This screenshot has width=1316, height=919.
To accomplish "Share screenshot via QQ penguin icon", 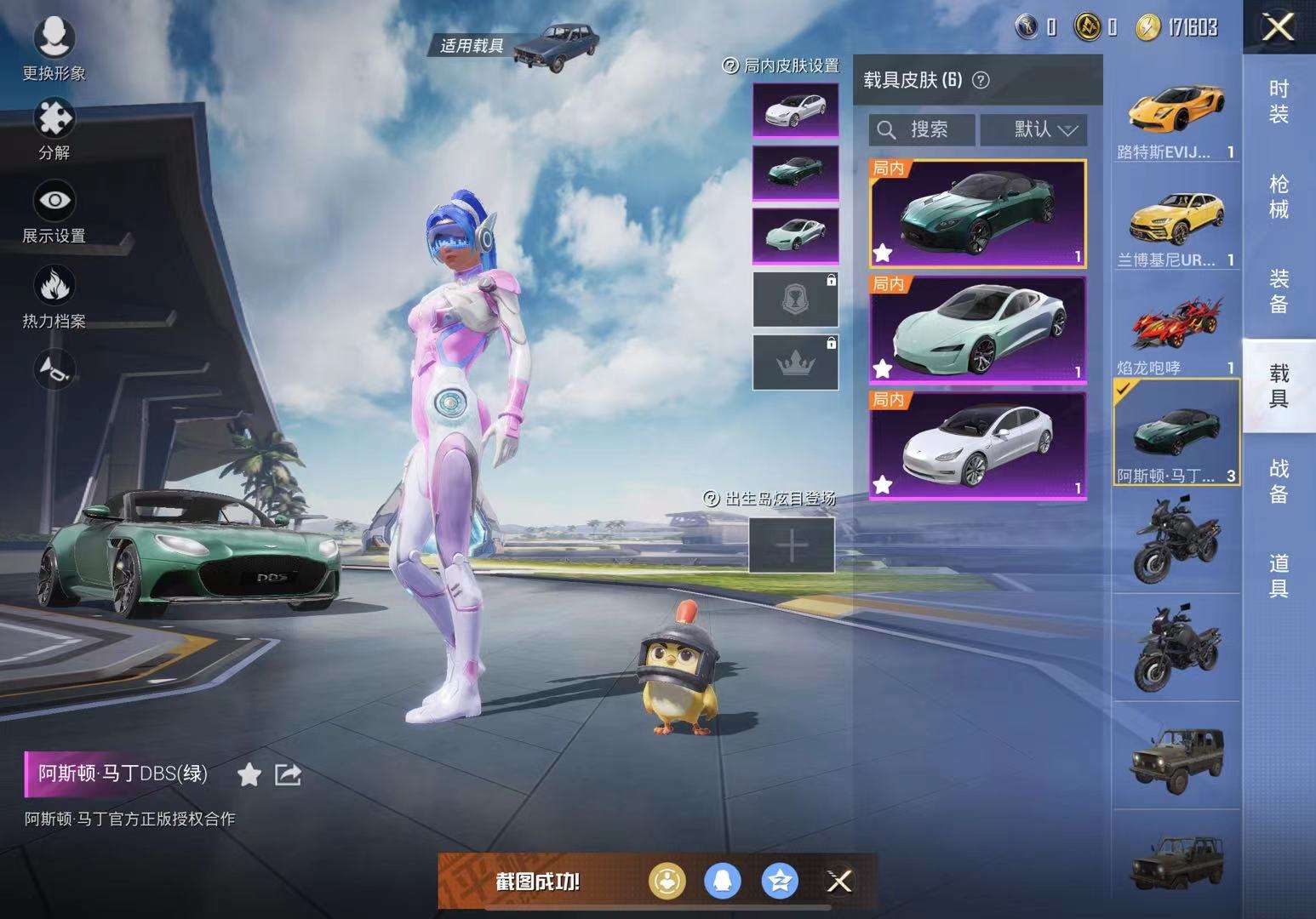I will pyautogui.click(x=722, y=883).
